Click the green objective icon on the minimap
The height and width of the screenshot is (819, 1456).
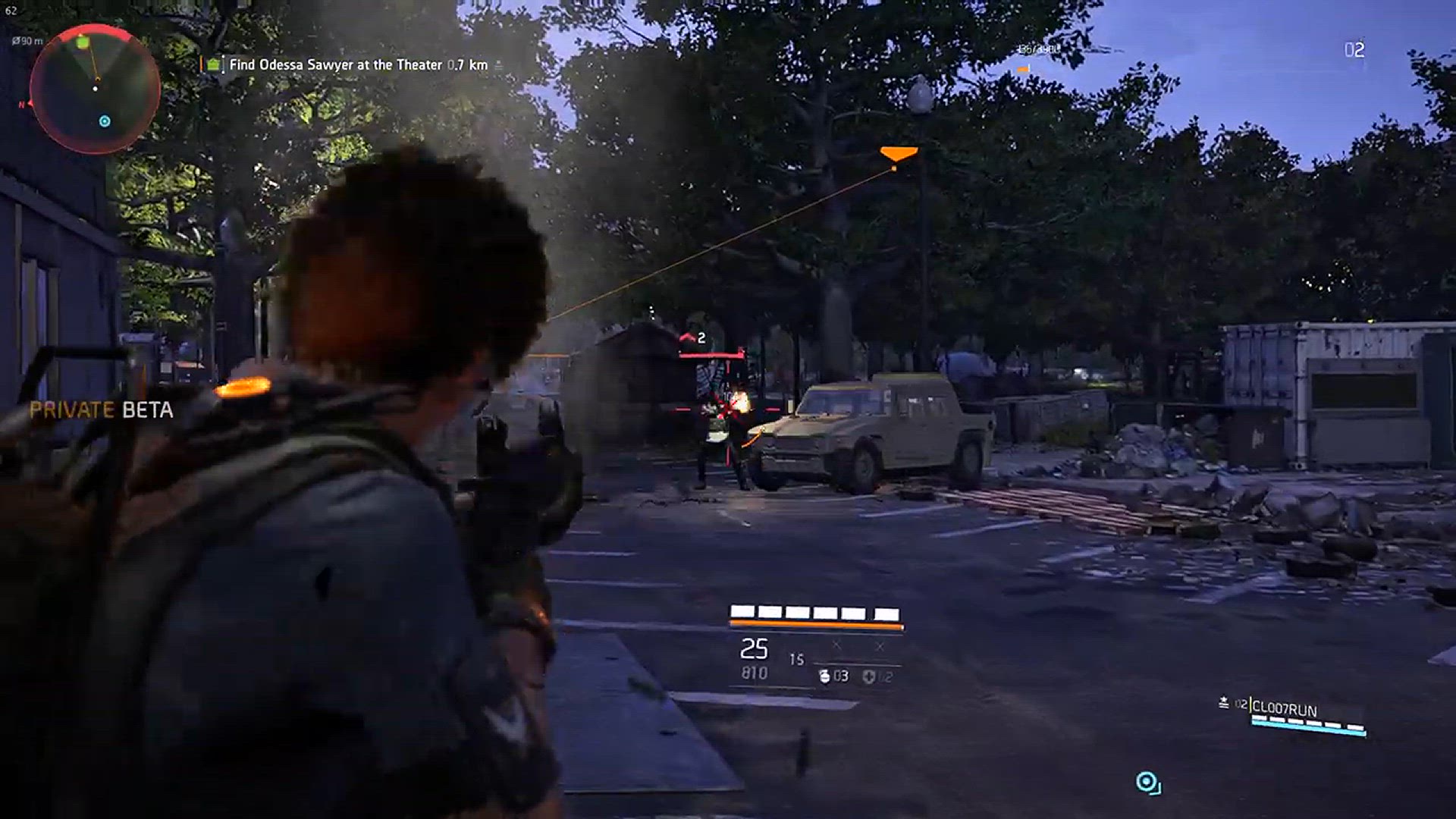coord(83,43)
